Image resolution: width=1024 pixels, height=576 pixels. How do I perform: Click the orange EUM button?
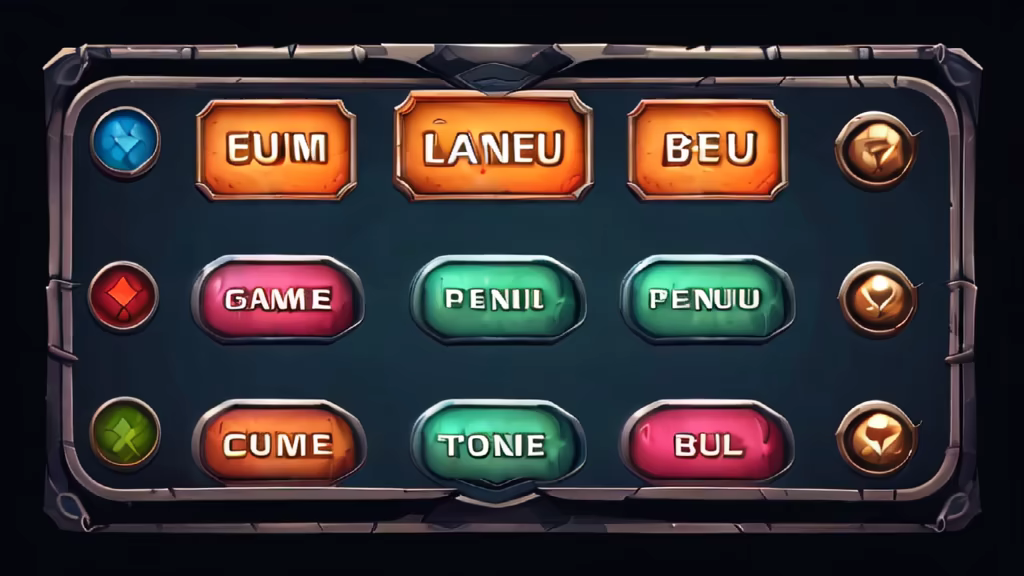pos(276,149)
